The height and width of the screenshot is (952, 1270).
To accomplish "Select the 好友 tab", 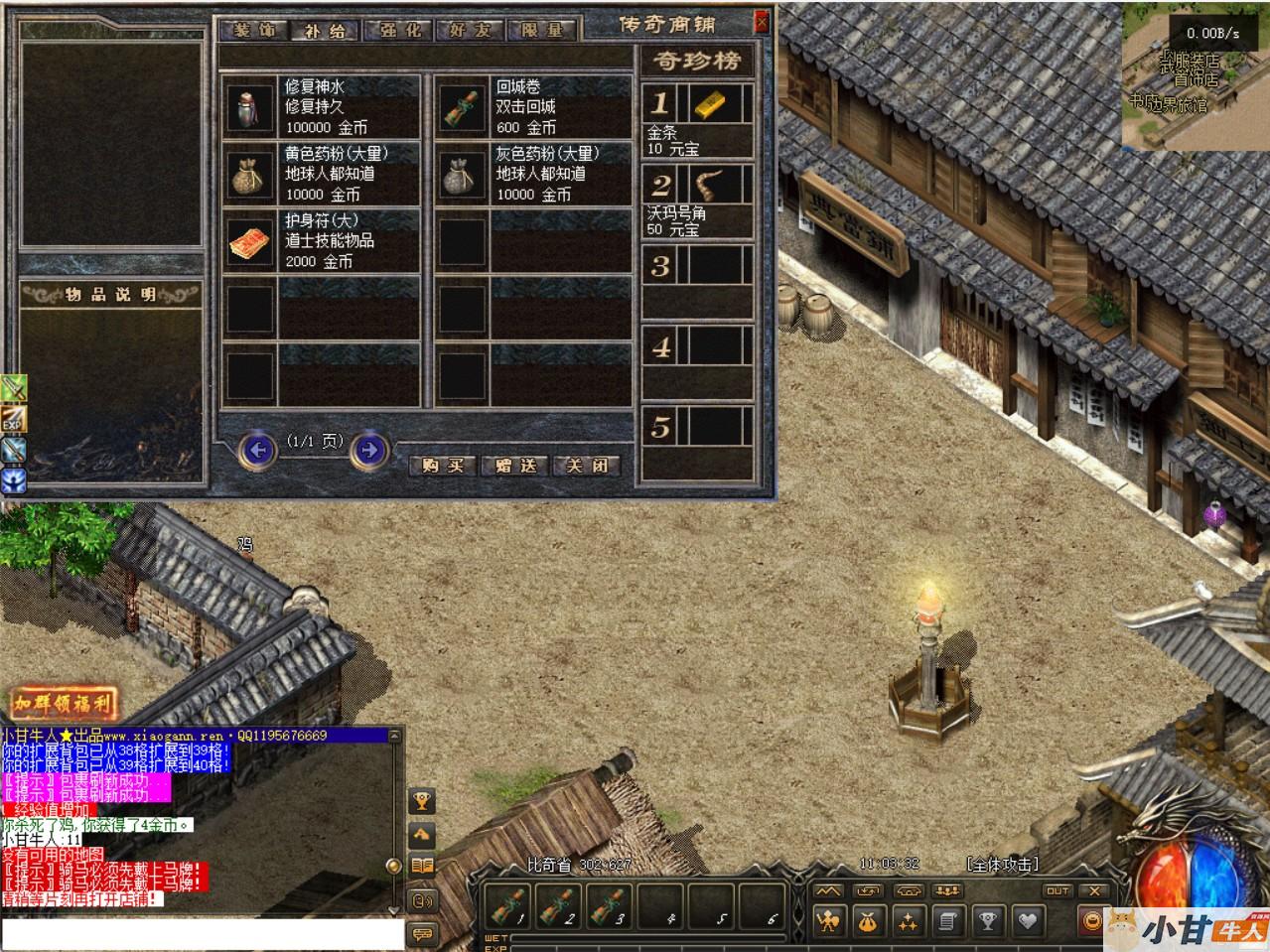I will coord(470,30).
